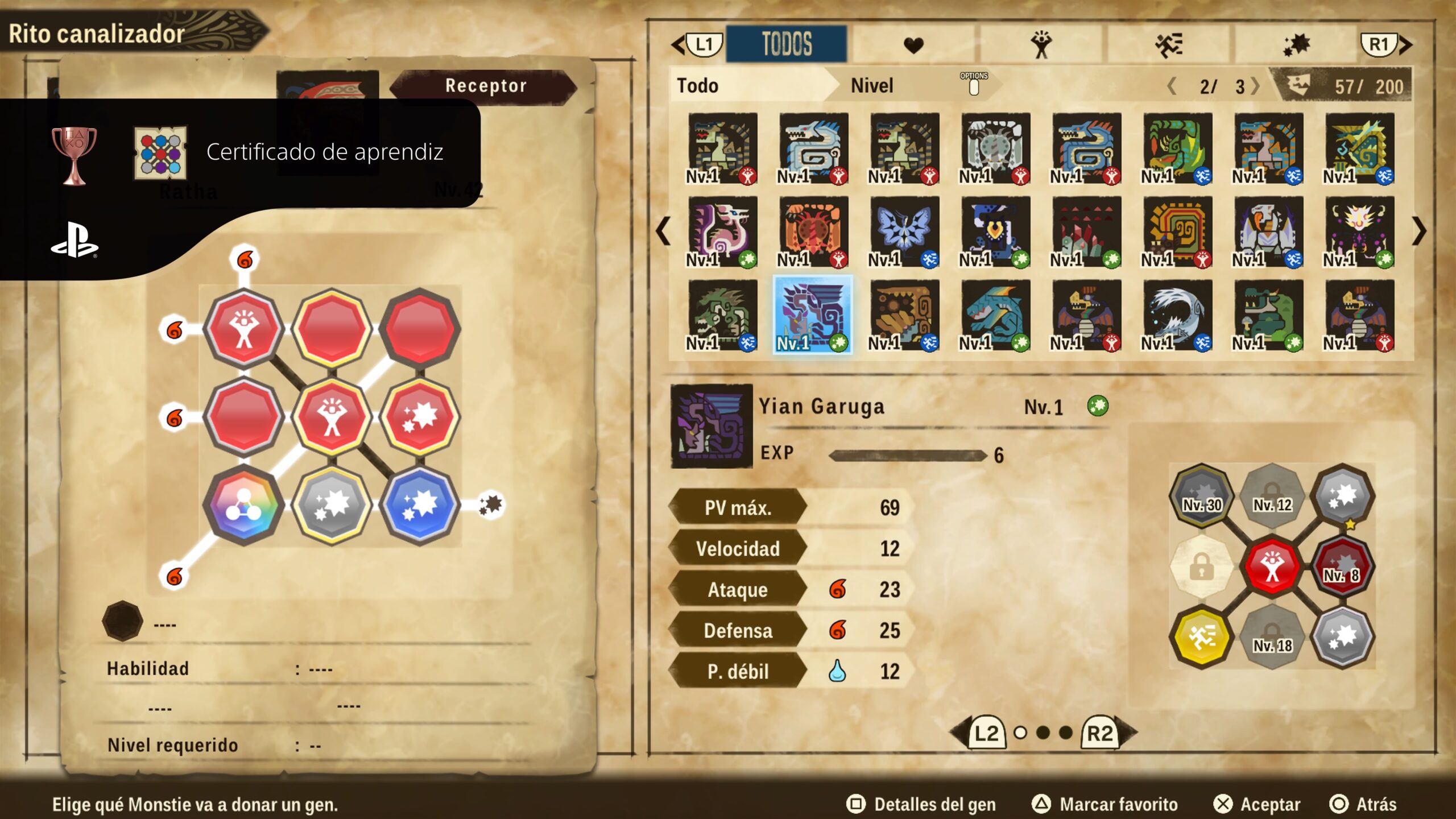The width and height of the screenshot is (1456, 819).
Task: Choose the pink Mizutsune Monstie icon
Action: click(722, 231)
